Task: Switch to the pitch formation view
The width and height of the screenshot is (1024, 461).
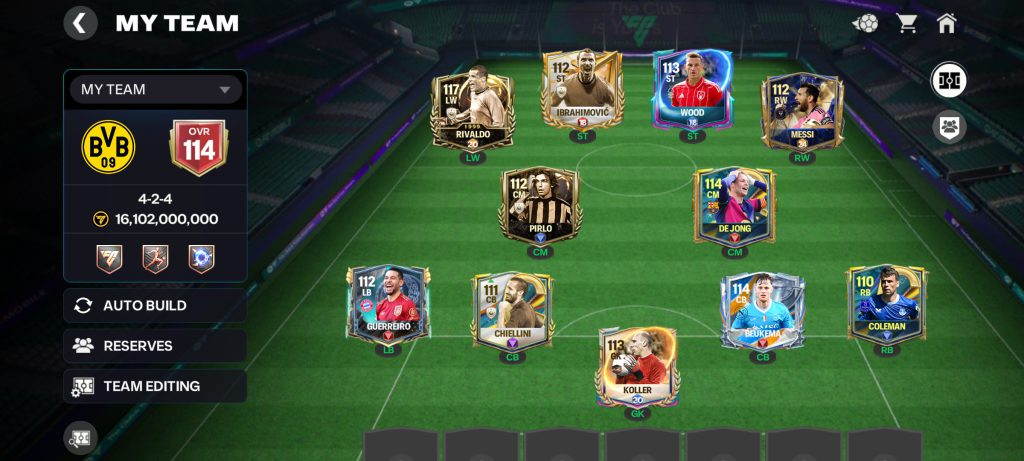Action: [x=948, y=80]
